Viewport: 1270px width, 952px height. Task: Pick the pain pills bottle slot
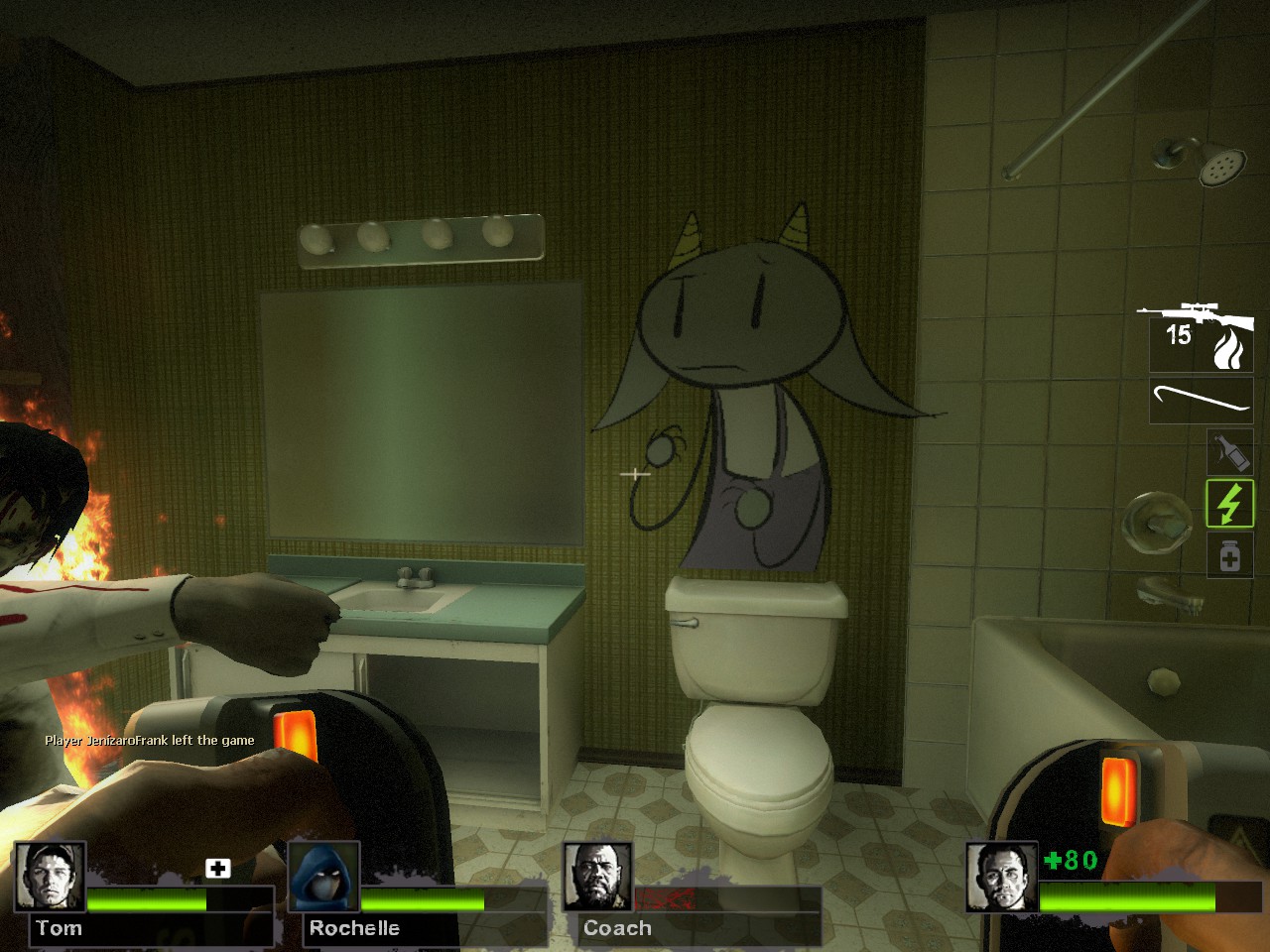pyautogui.click(x=1229, y=555)
